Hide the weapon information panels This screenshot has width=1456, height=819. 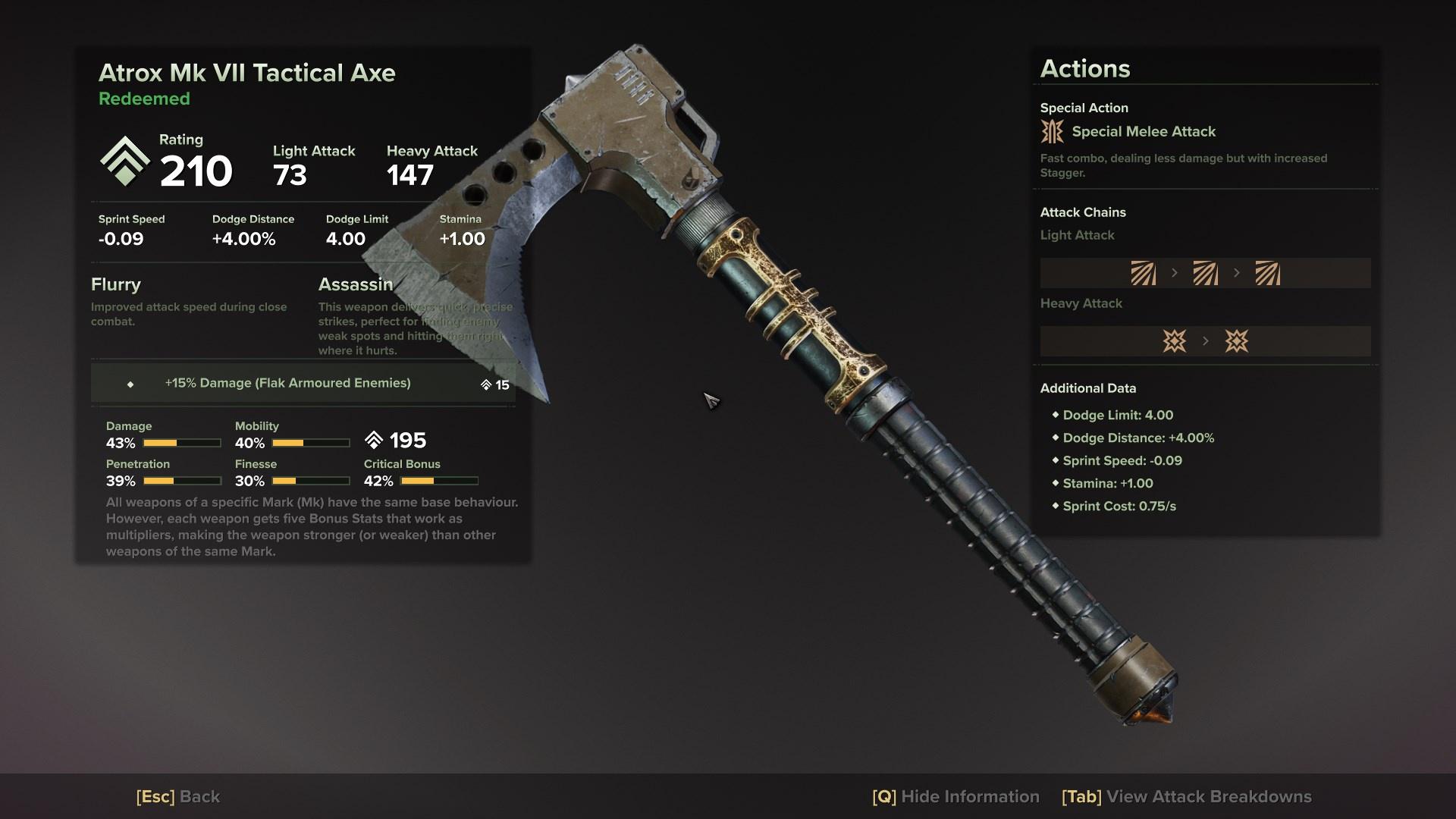[x=955, y=796]
